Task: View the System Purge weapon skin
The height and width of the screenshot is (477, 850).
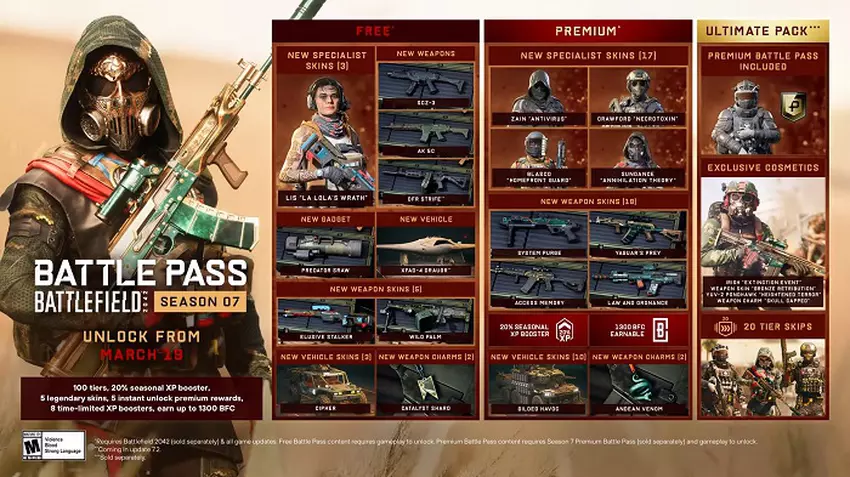Action: 538,234
